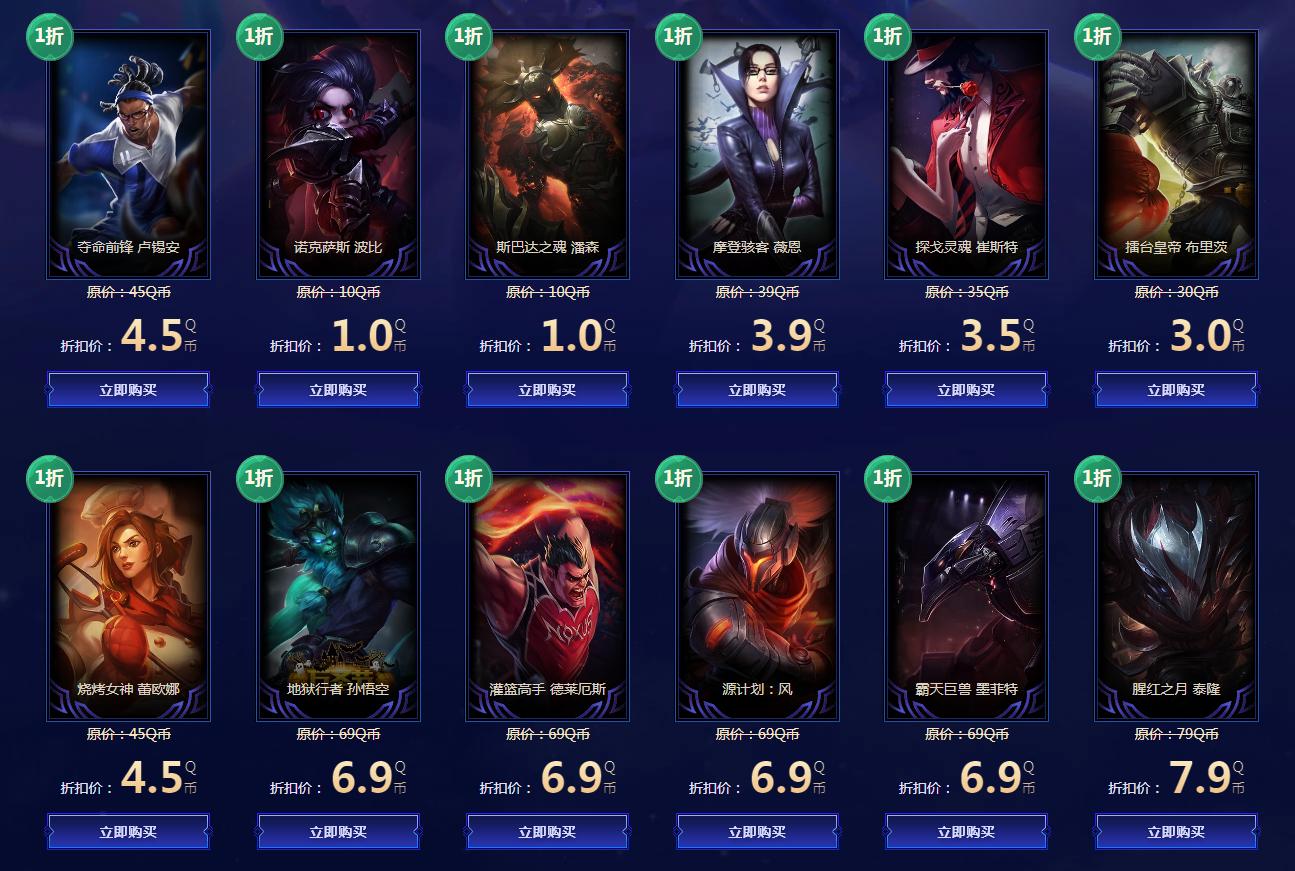
Task: Click the 1折 badge on 夺命前锋 卢锡安 card
Action: pyautogui.click(x=49, y=37)
